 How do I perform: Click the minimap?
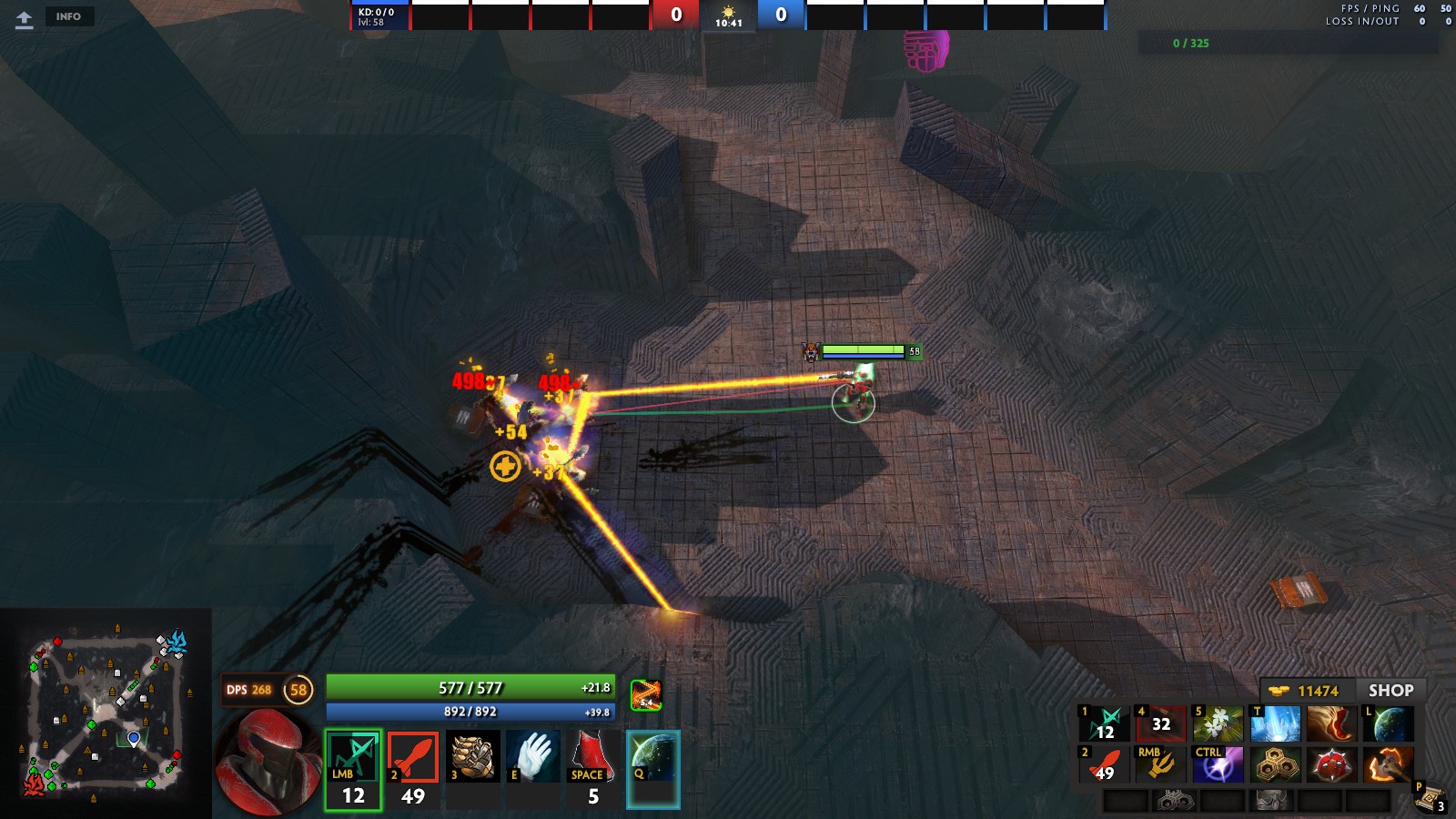tap(106, 713)
